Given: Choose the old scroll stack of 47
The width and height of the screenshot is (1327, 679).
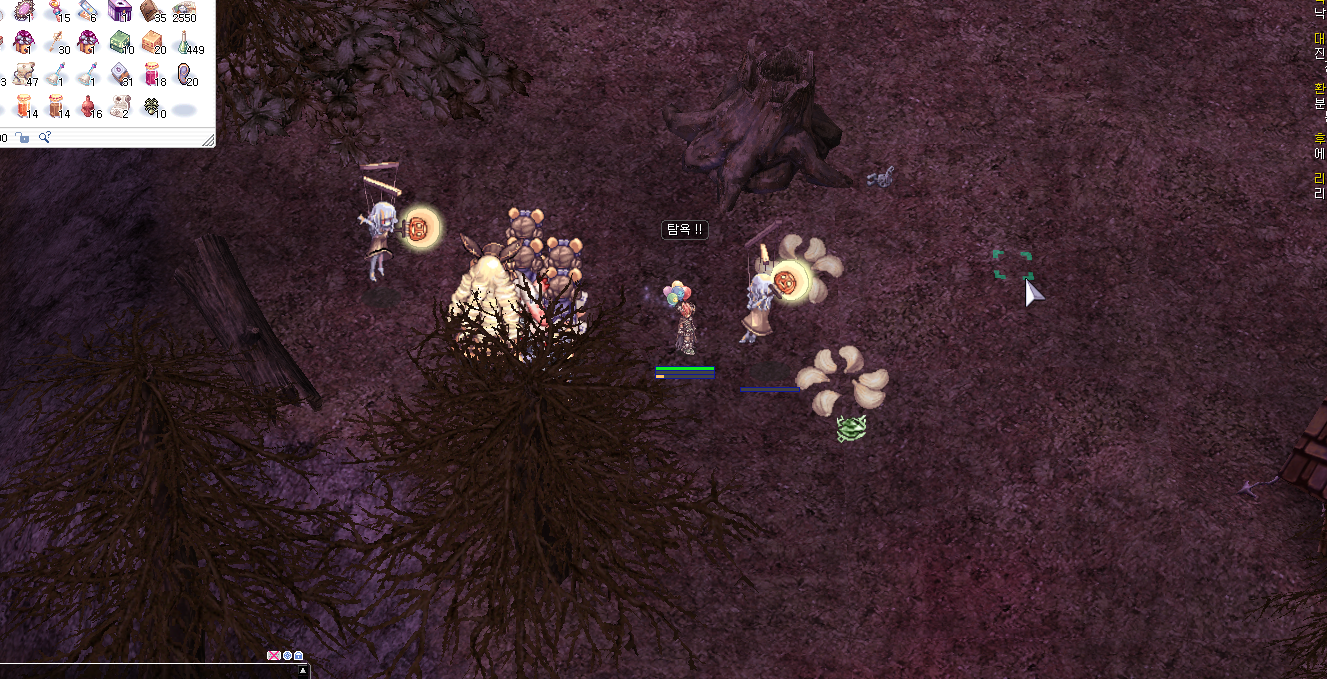Looking at the screenshot, I should (24, 74).
